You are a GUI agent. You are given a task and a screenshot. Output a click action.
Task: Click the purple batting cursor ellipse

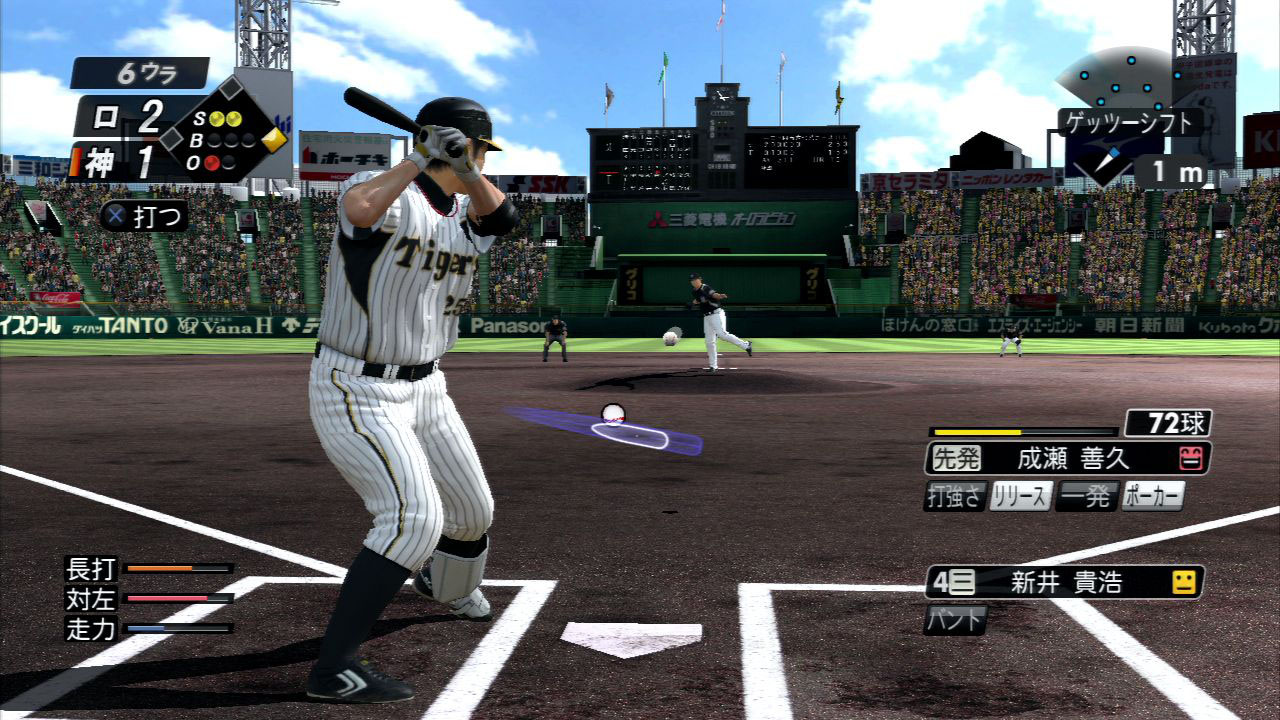[x=628, y=435]
